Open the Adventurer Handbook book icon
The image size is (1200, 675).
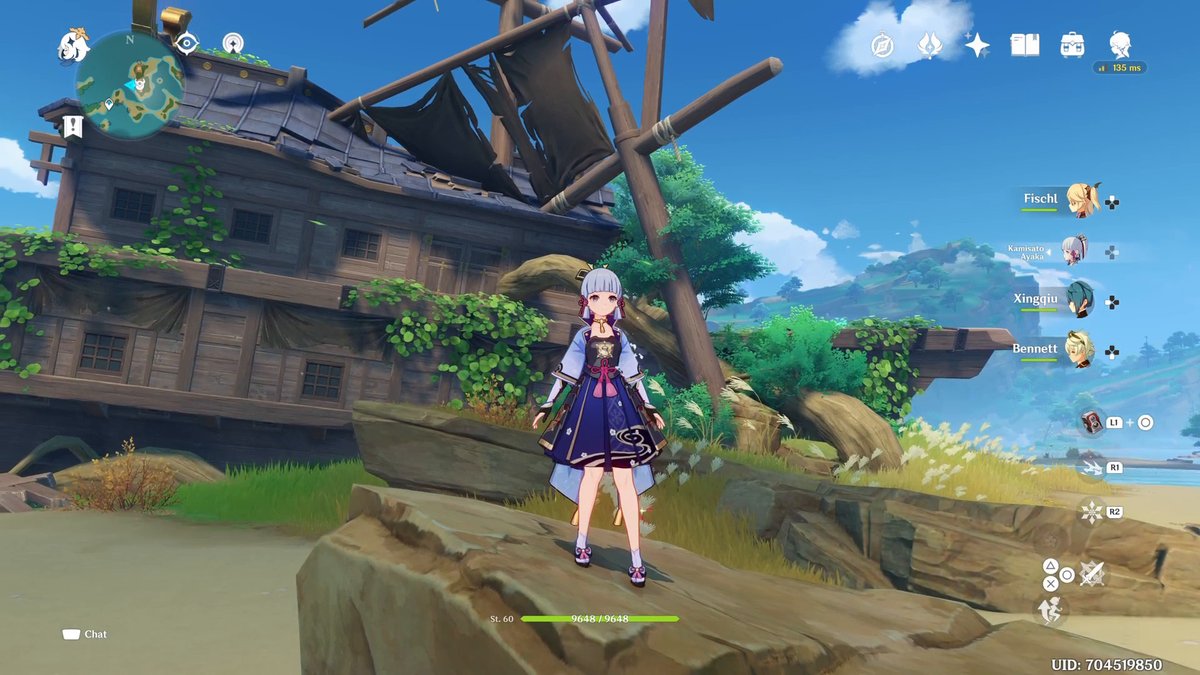[x=1025, y=45]
